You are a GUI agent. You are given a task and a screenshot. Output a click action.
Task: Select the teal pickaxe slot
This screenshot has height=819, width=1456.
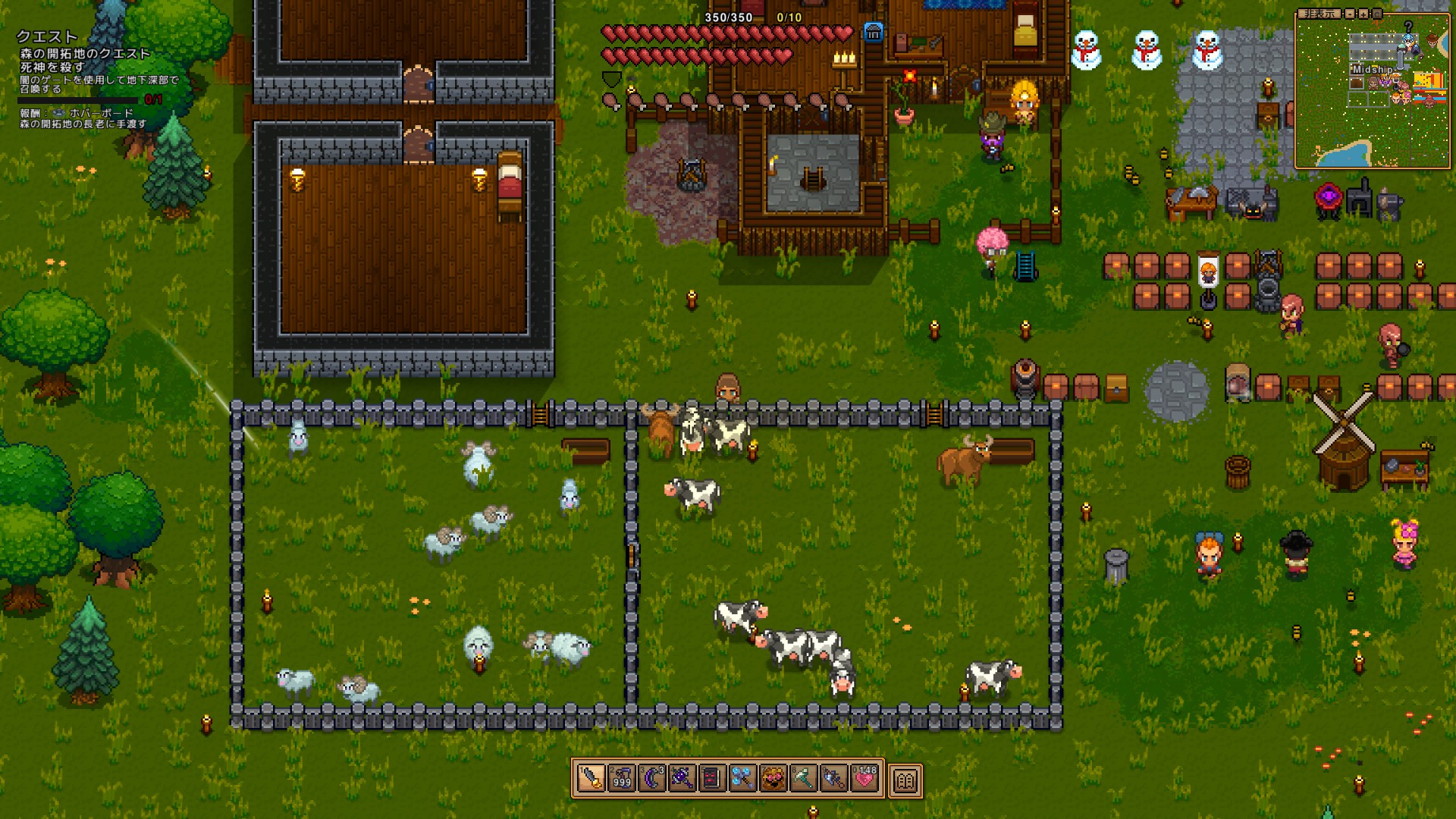tap(803, 778)
